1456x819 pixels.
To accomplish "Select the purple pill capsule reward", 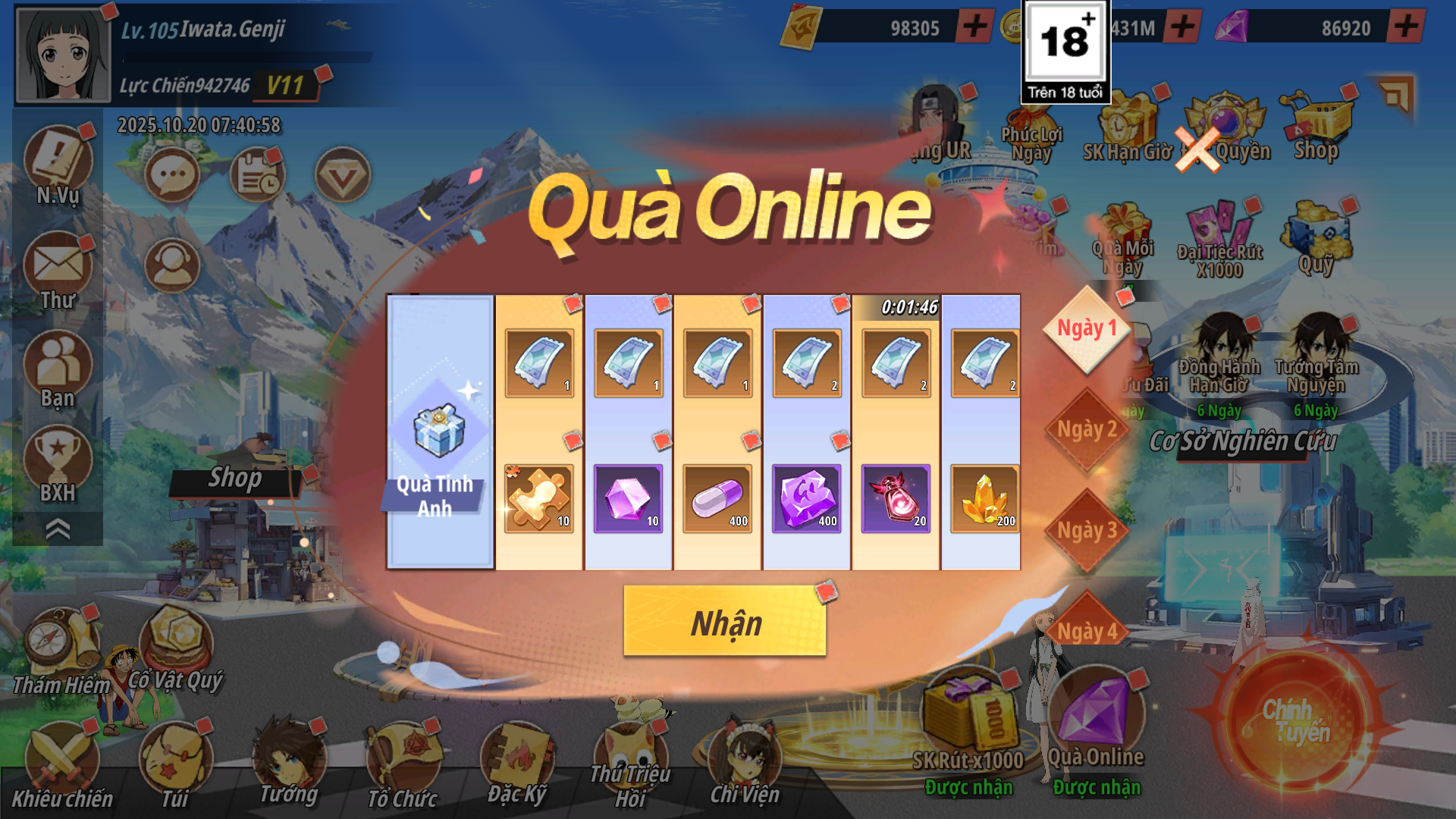I will tap(717, 498).
